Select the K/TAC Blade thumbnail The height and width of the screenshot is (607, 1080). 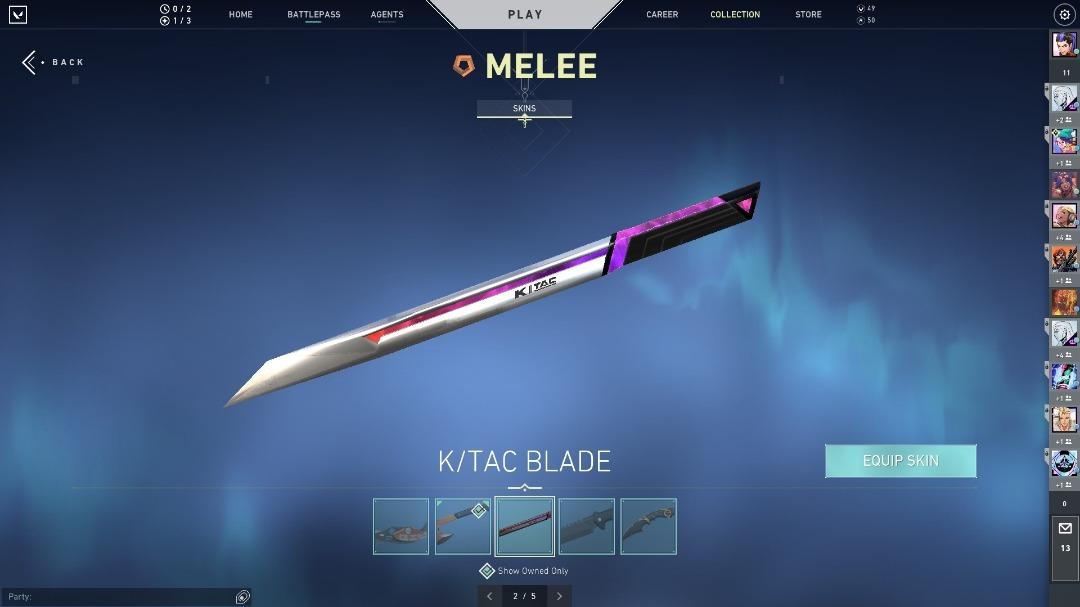[525, 526]
